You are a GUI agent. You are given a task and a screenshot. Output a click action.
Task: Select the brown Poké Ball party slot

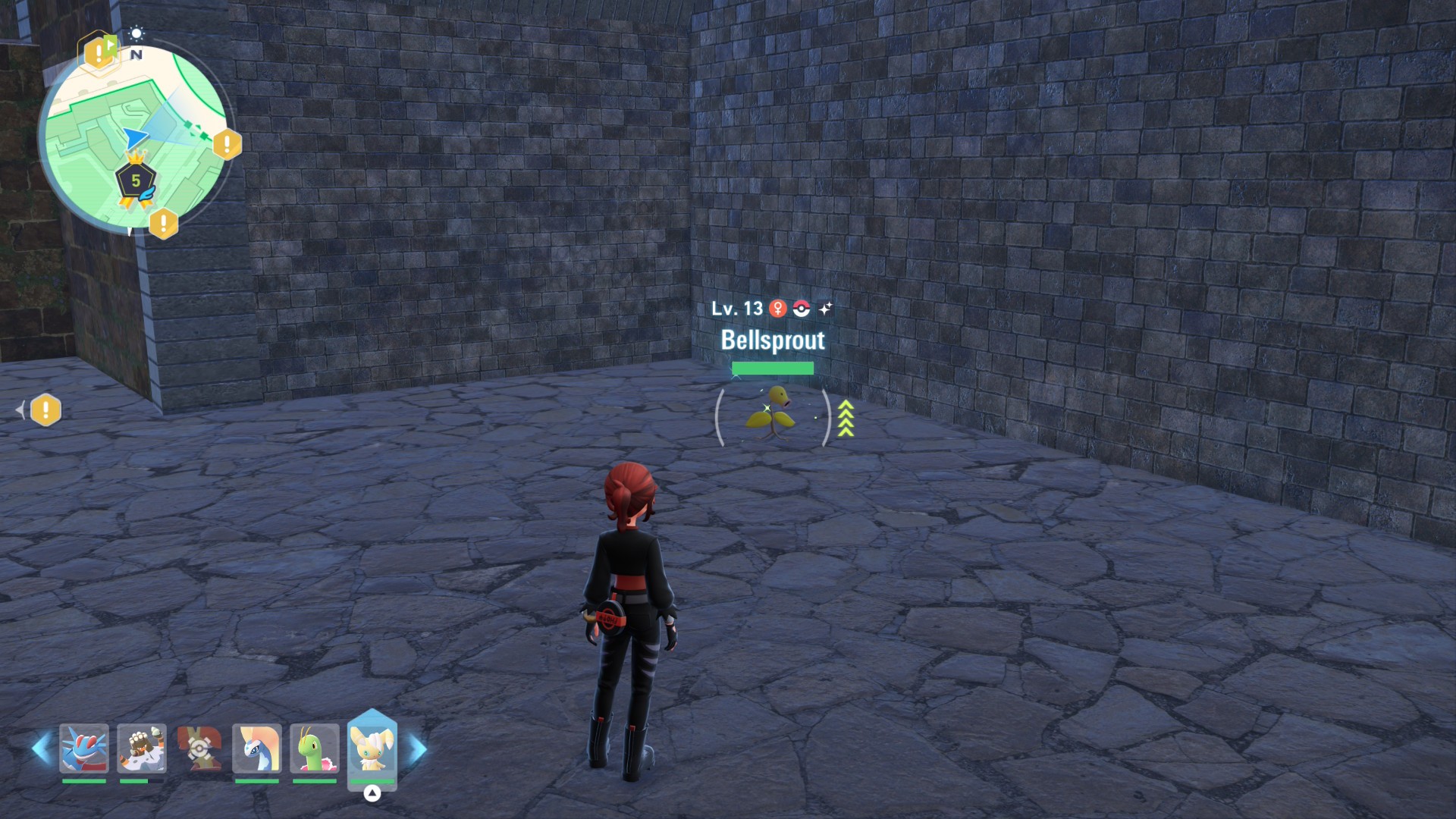point(199,749)
